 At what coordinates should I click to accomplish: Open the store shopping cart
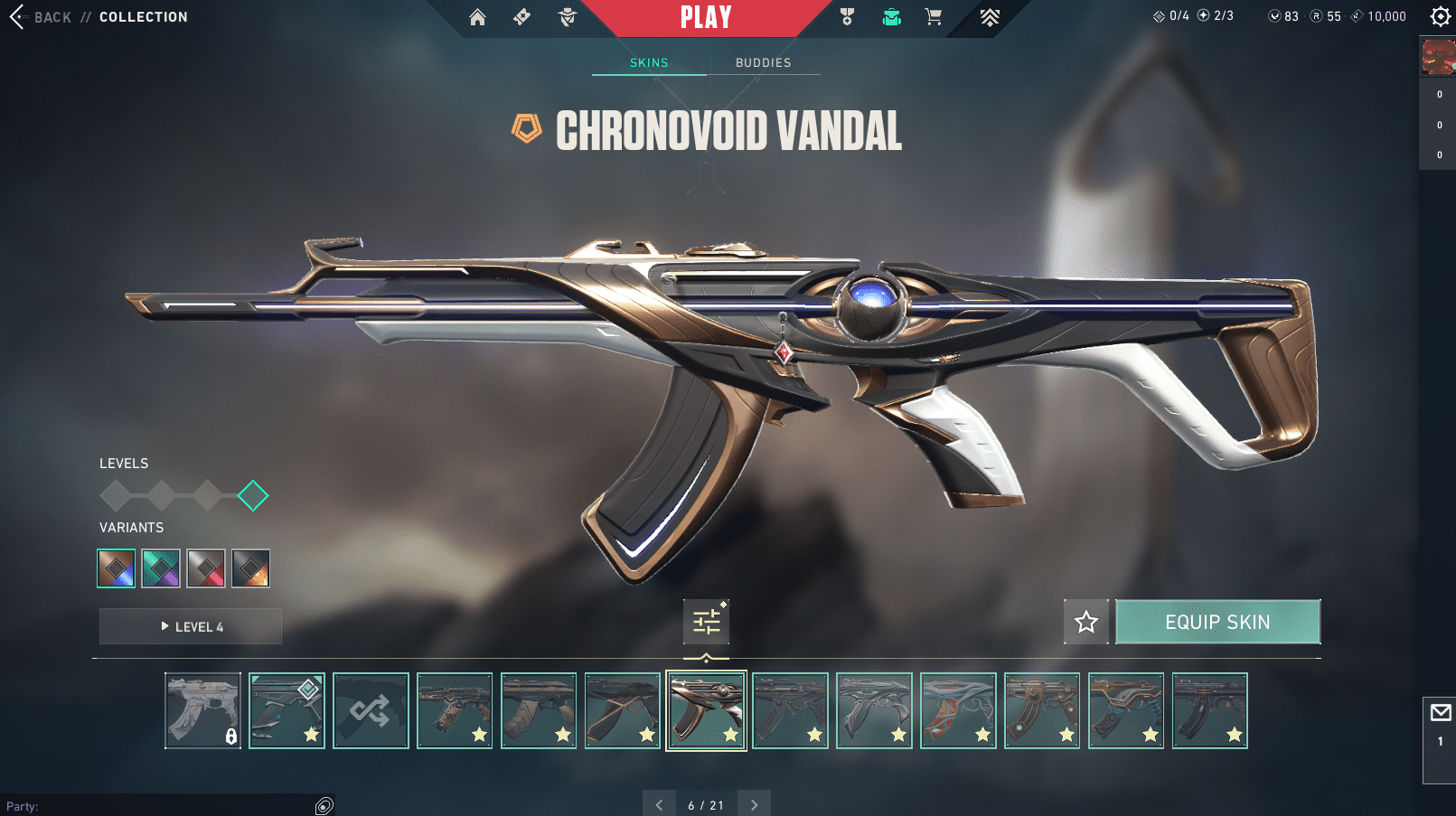click(934, 17)
